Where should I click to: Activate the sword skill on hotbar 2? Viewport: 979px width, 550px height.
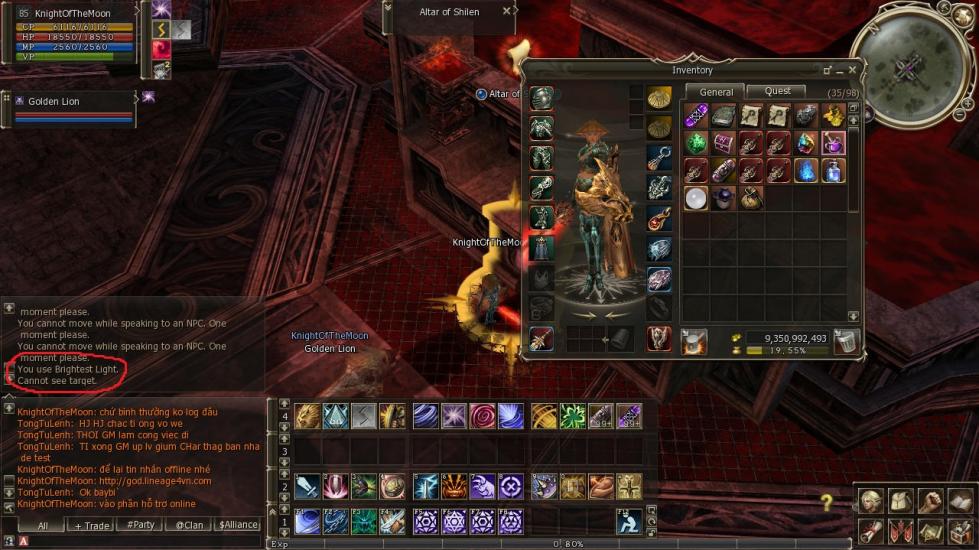[308, 486]
